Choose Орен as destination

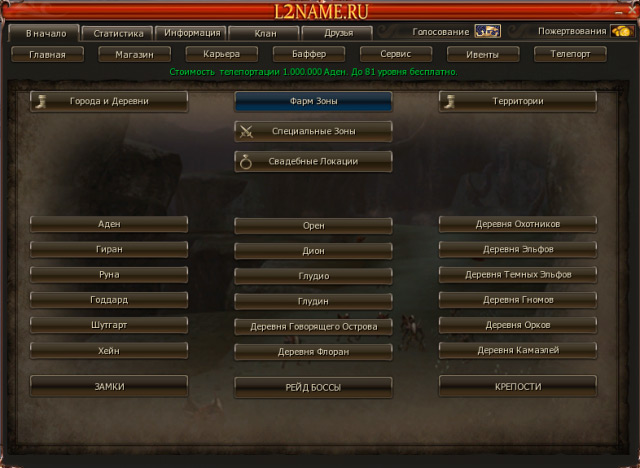(x=313, y=226)
